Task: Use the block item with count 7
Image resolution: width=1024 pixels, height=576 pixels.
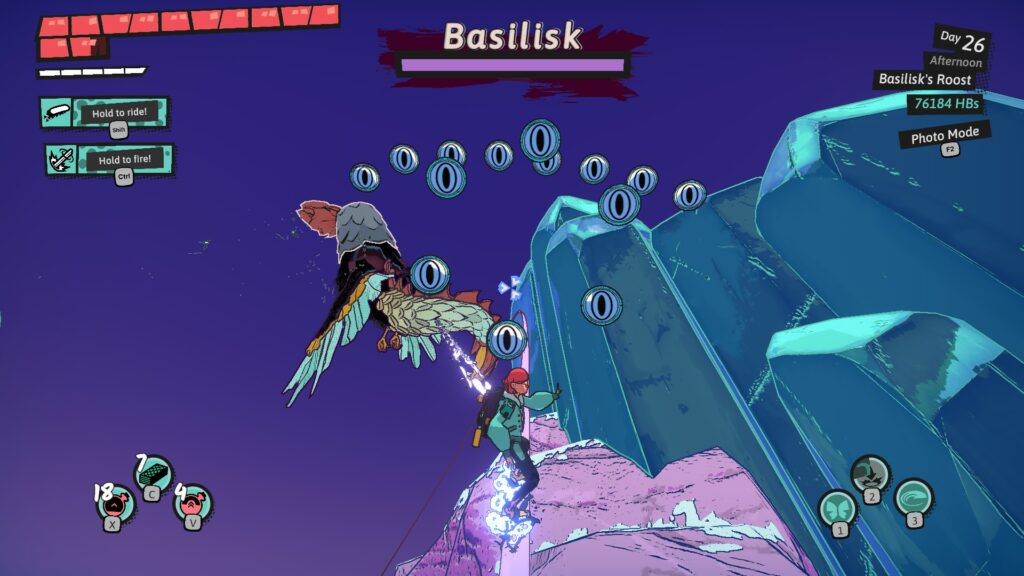Action: click(x=153, y=473)
